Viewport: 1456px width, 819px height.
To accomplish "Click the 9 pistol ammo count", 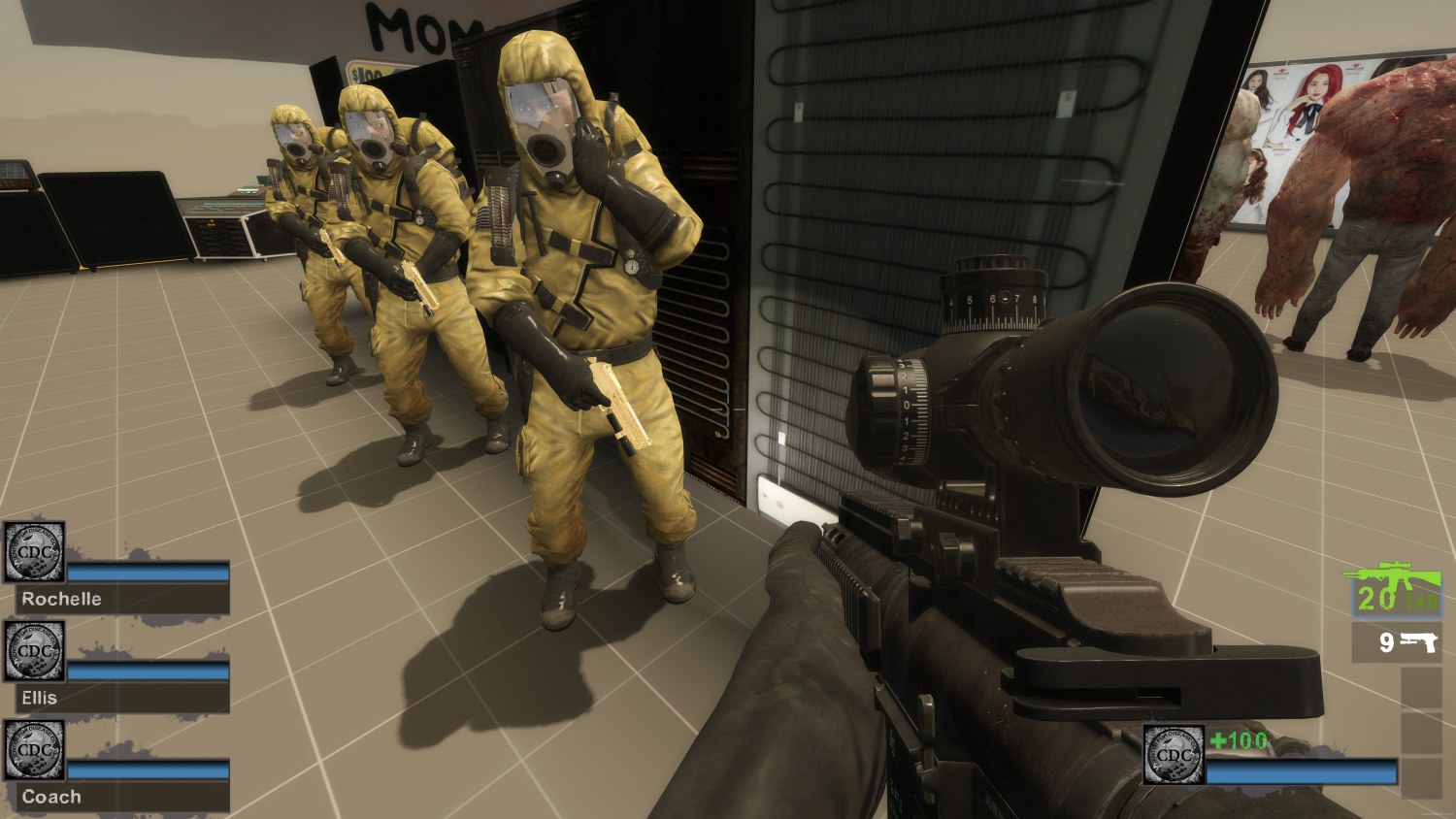I will tap(1386, 642).
